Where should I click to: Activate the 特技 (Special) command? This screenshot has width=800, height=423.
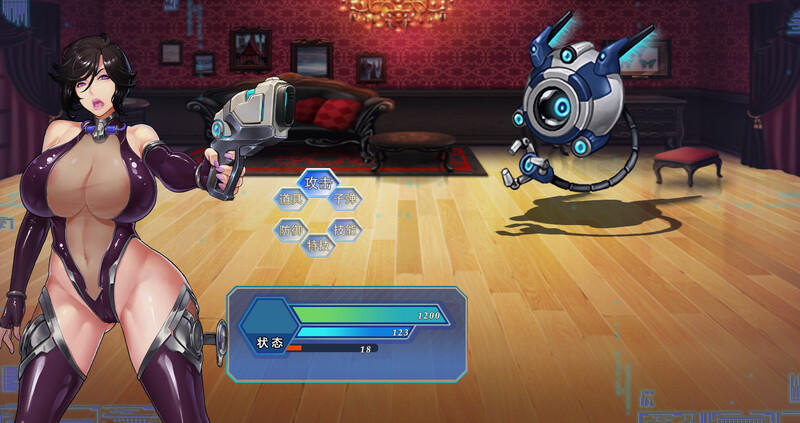click(318, 244)
